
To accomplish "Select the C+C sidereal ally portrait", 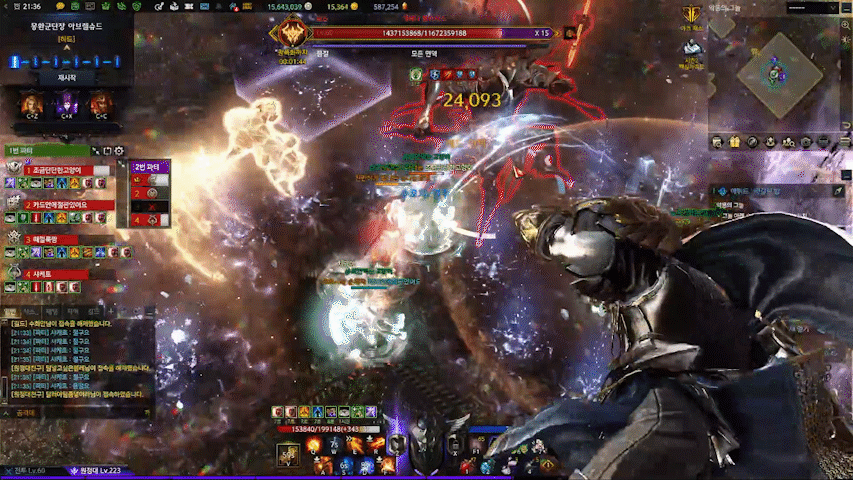I will [x=100, y=102].
